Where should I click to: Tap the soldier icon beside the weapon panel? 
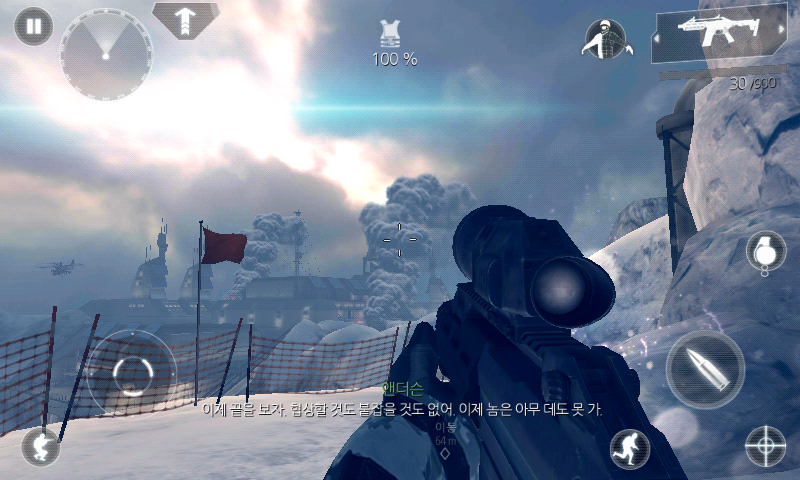(x=604, y=38)
